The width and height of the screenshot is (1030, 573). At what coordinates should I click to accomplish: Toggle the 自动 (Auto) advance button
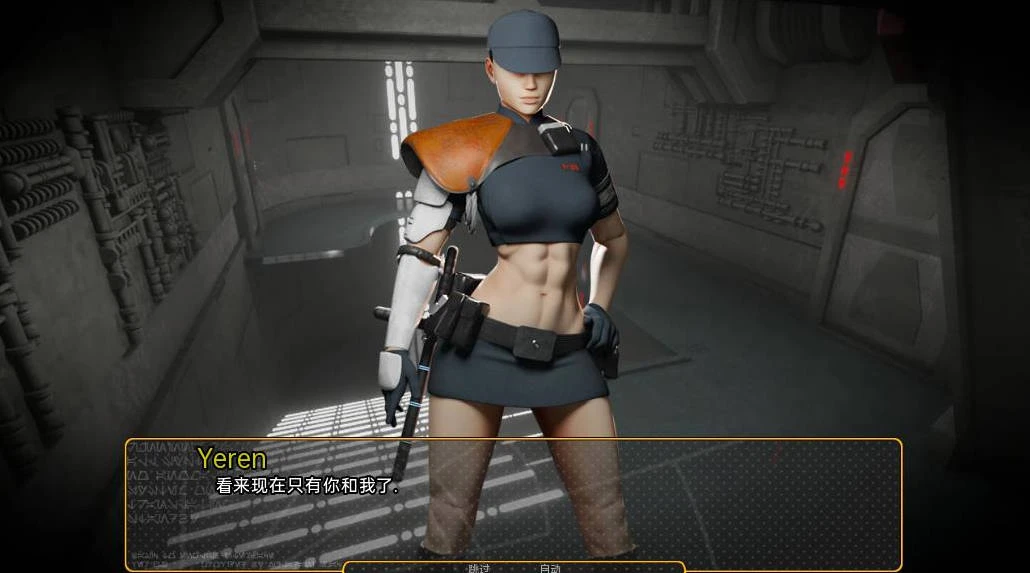click(x=550, y=568)
